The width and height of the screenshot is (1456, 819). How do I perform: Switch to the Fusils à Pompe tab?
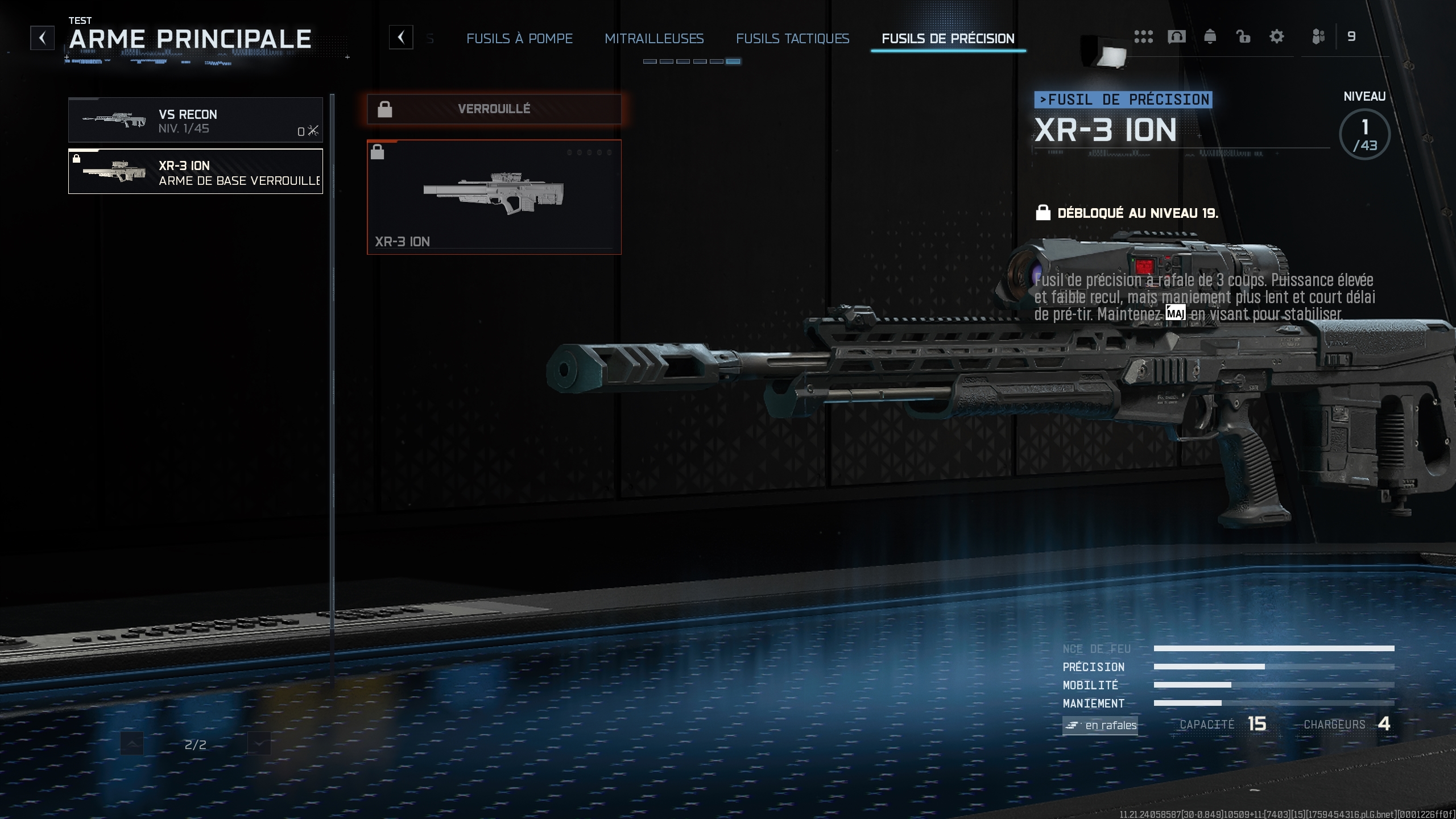(519, 39)
